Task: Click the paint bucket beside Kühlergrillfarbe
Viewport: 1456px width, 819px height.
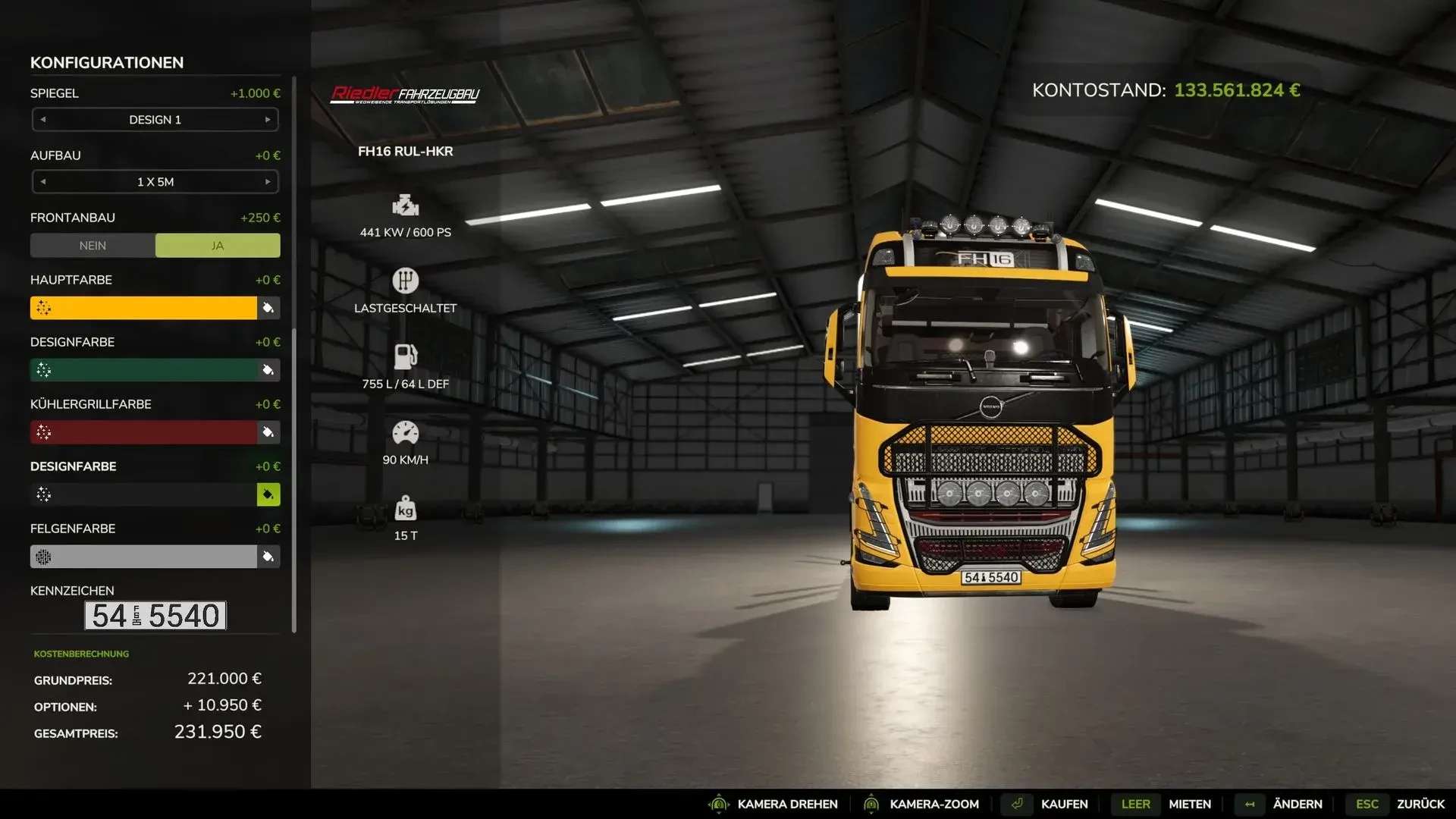Action: pyautogui.click(x=268, y=432)
